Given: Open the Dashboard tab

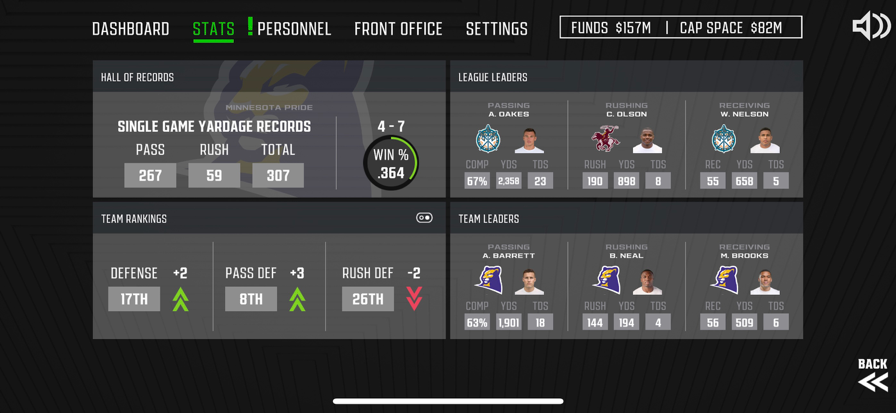Looking at the screenshot, I should coord(130,29).
